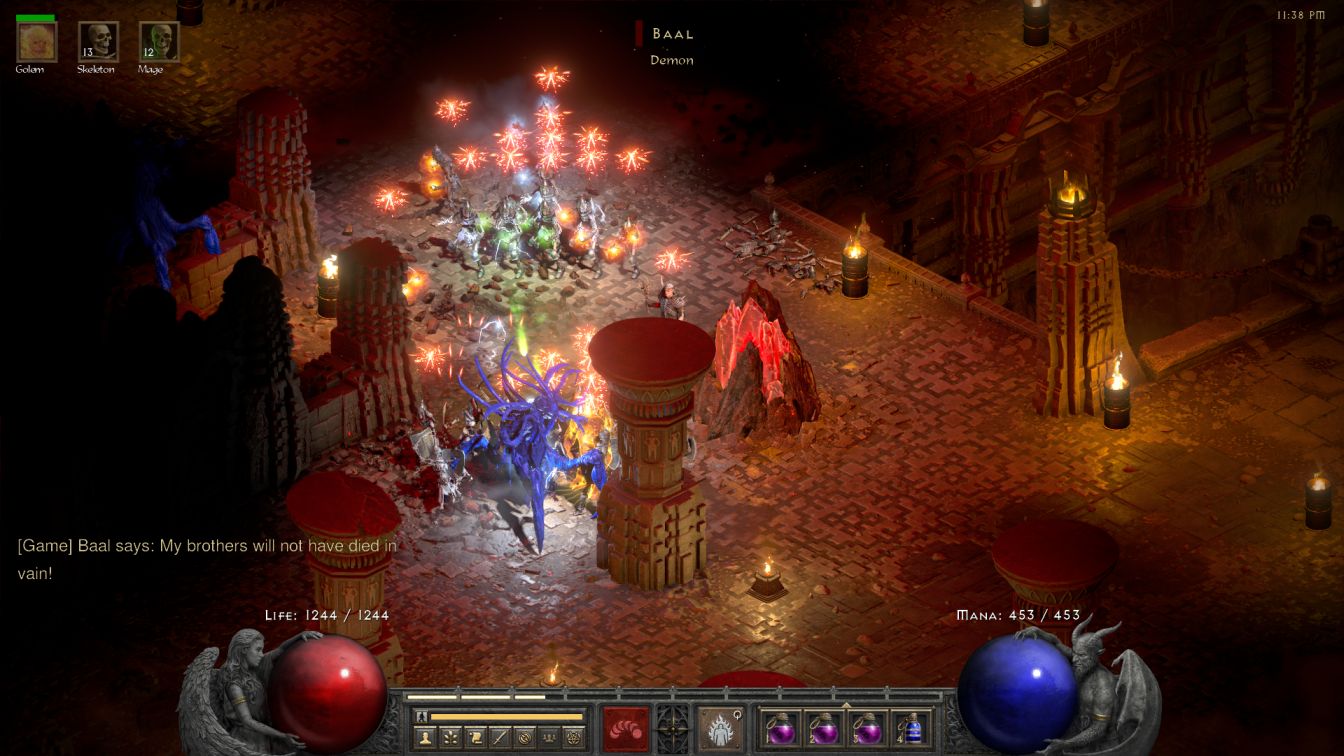Open the quest log scroll button
Image resolution: width=1344 pixels, height=756 pixels.
475,738
